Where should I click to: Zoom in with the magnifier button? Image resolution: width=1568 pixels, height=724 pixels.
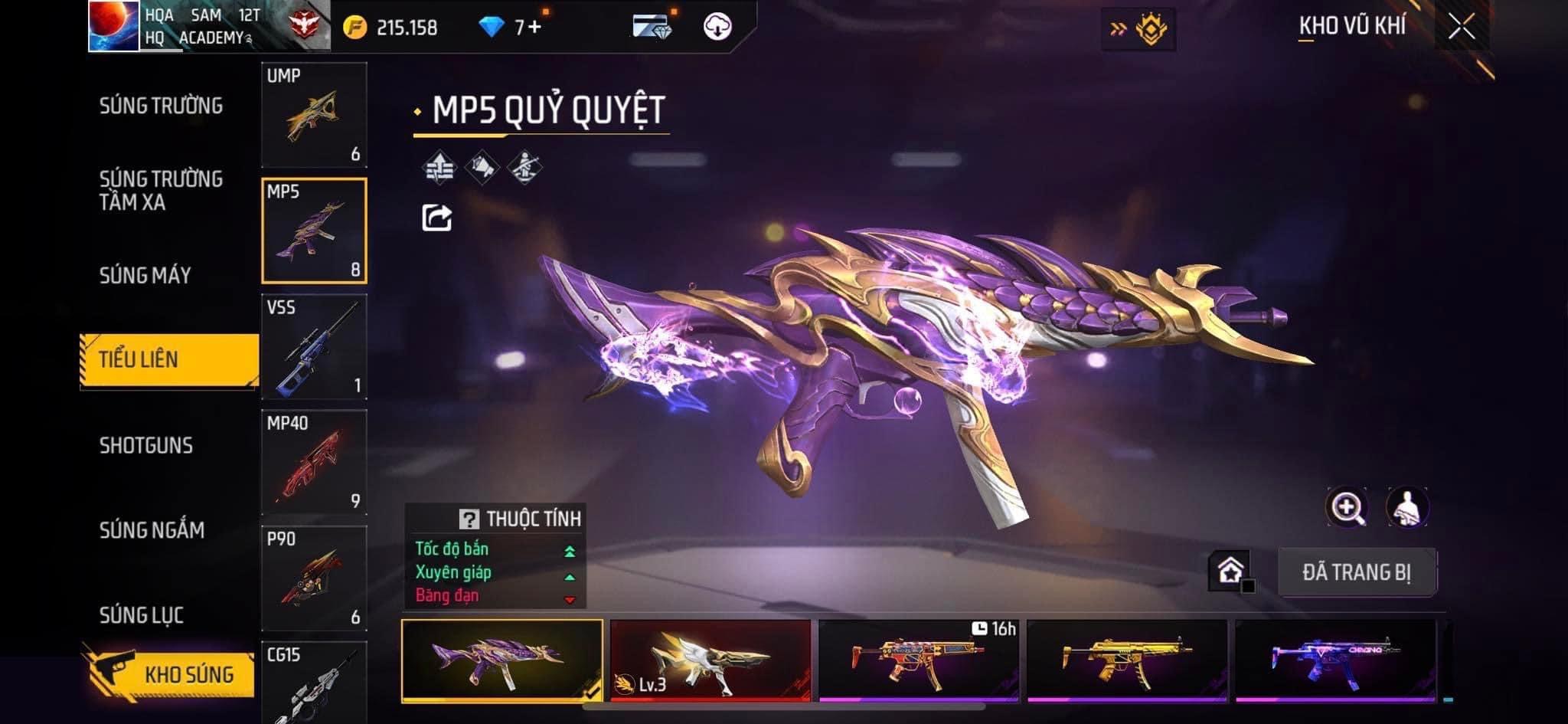tap(1347, 507)
